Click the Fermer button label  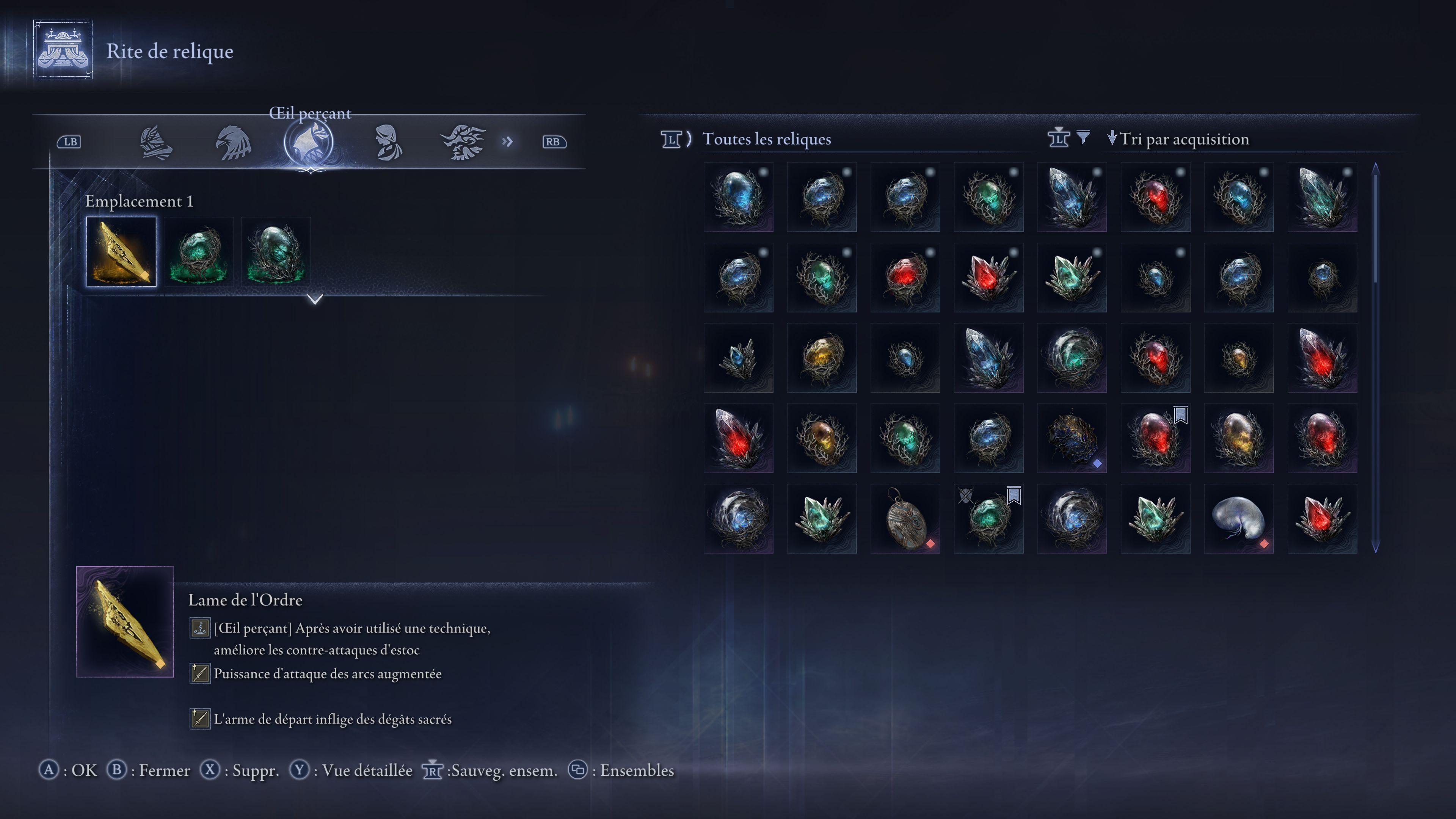[165, 770]
